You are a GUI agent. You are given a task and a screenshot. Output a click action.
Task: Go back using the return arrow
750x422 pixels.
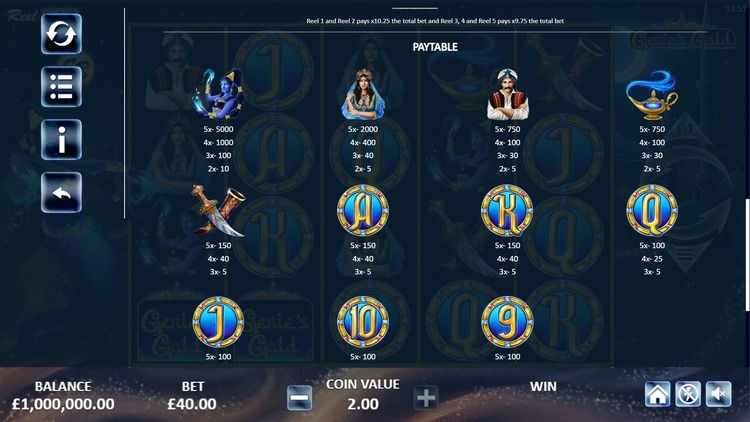[61, 193]
